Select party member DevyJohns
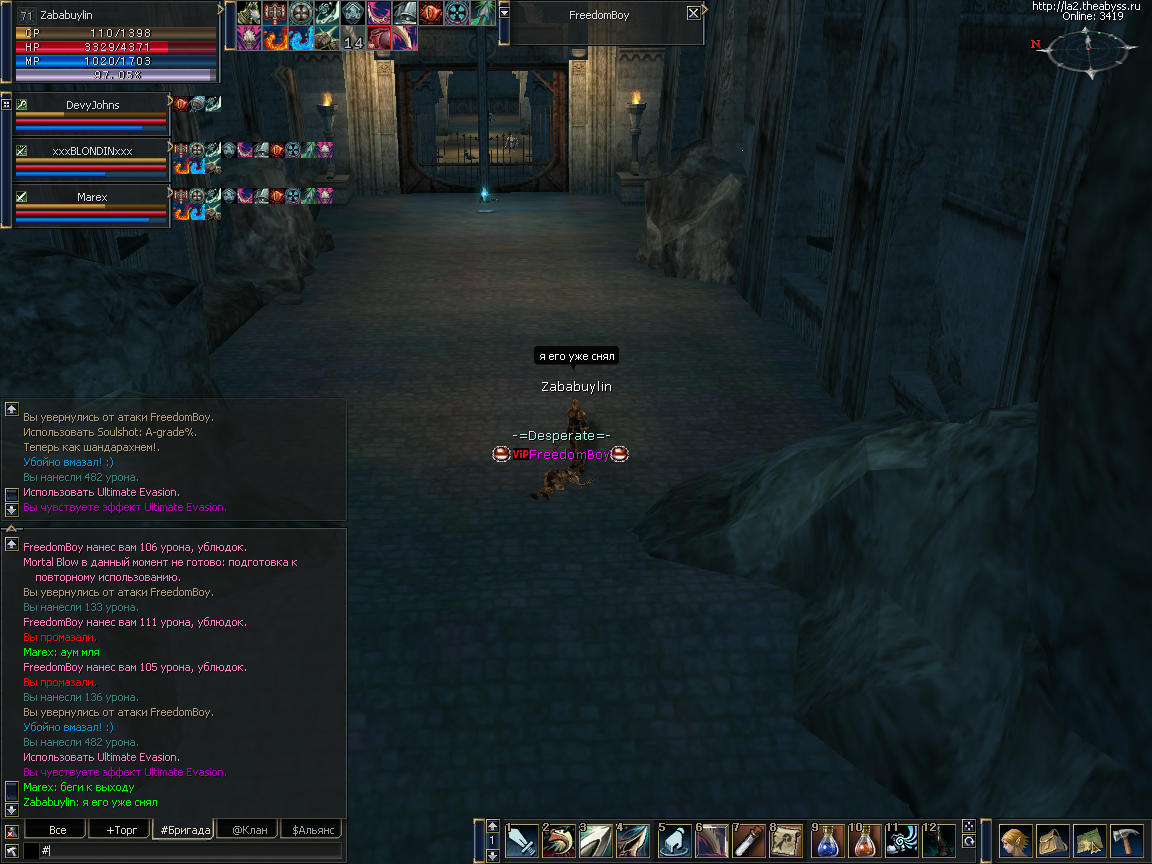1152x864 pixels. click(92, 105)
